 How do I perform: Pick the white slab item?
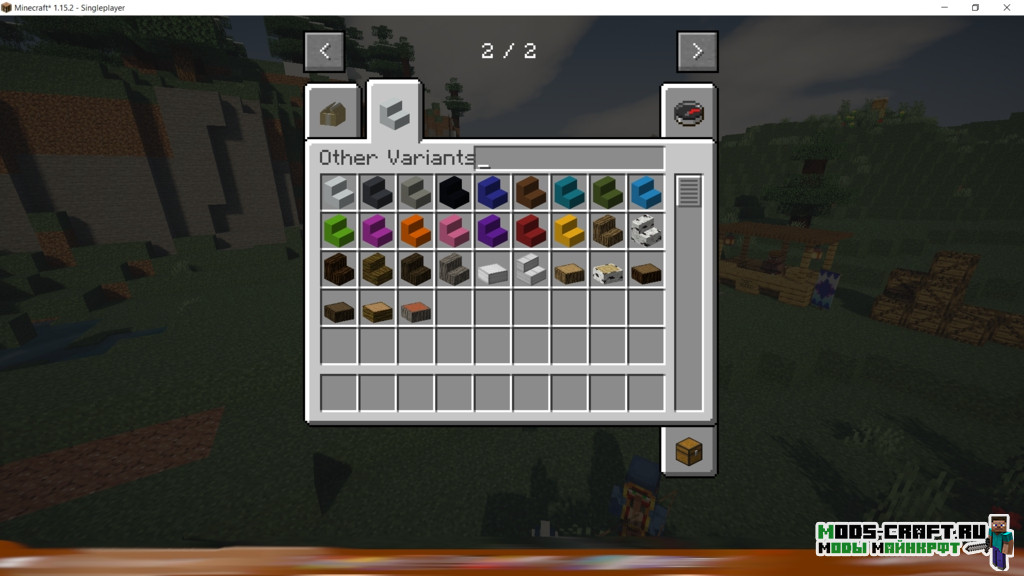pos(492,270)
